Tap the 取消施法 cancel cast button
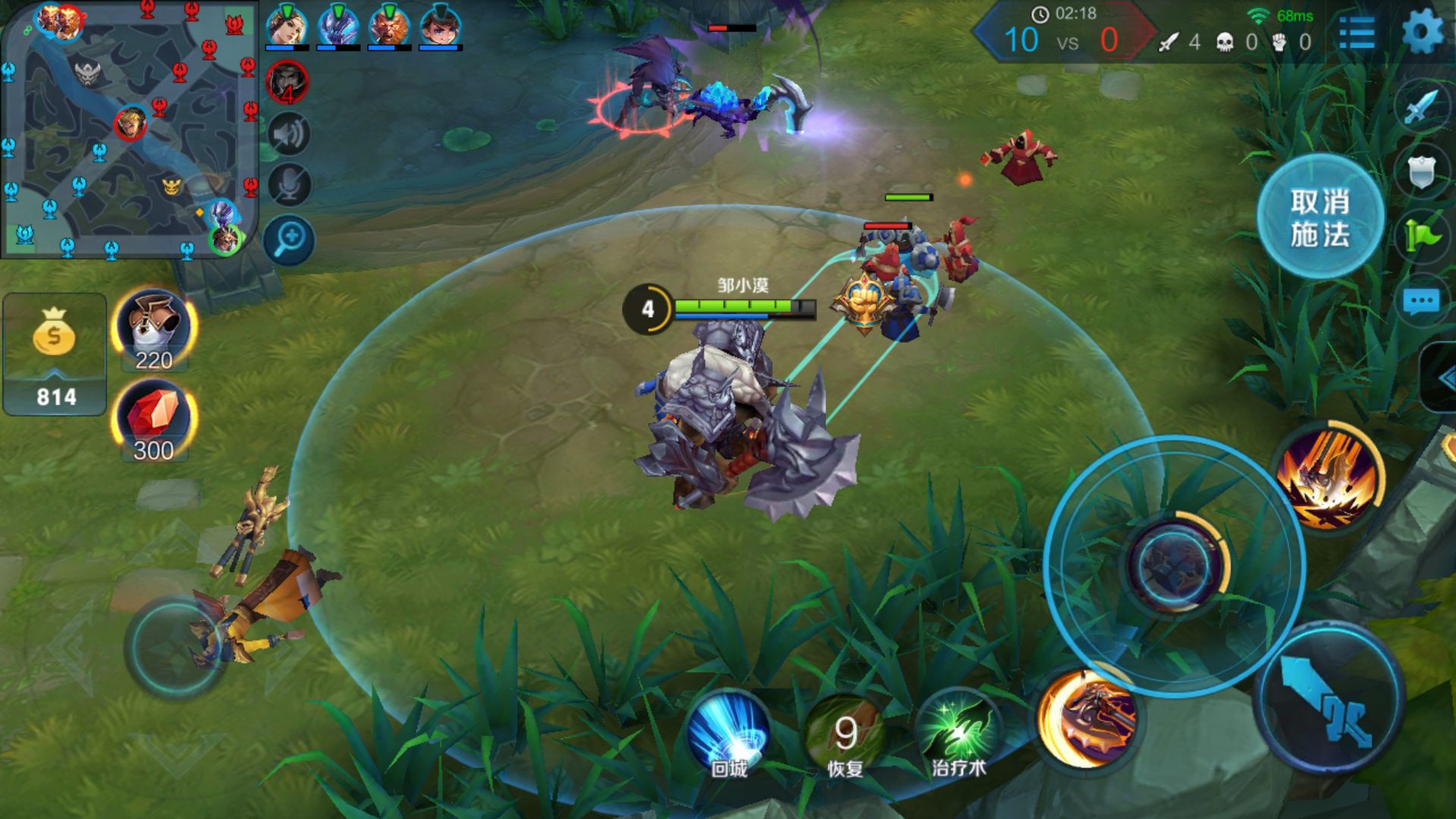Image resolution: width=1456 pixels, height=819 pixels. pos(1320,218)
